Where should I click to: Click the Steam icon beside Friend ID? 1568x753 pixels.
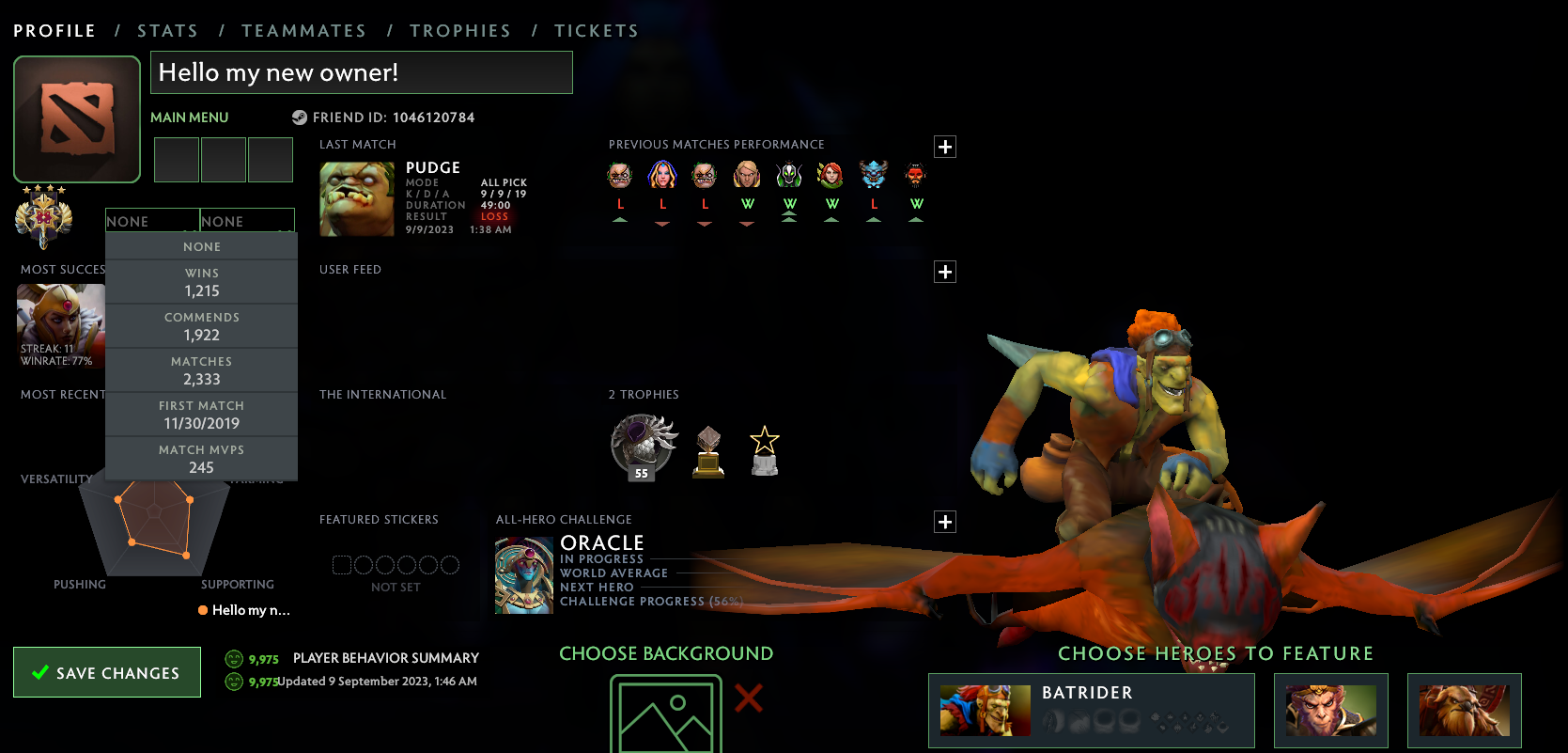(x=299, y=118)
